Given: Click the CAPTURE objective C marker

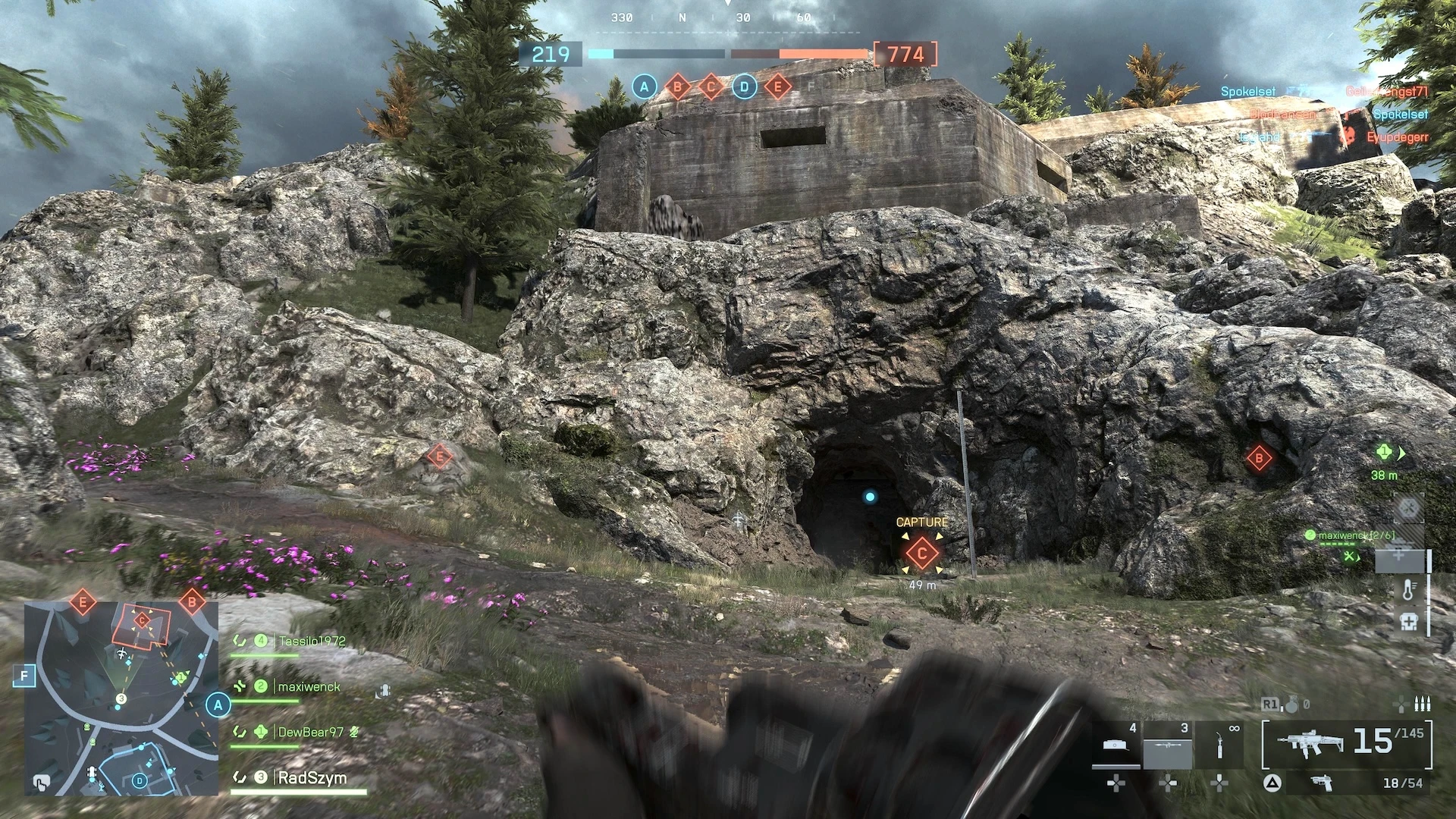Looking at the screenshot, I should (921, 553).
